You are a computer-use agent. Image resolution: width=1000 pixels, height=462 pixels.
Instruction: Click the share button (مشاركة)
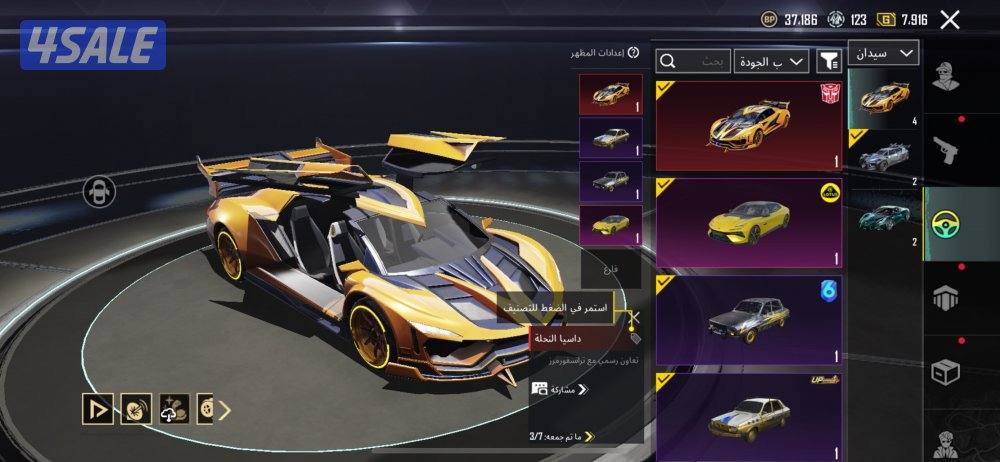[562, 388]
